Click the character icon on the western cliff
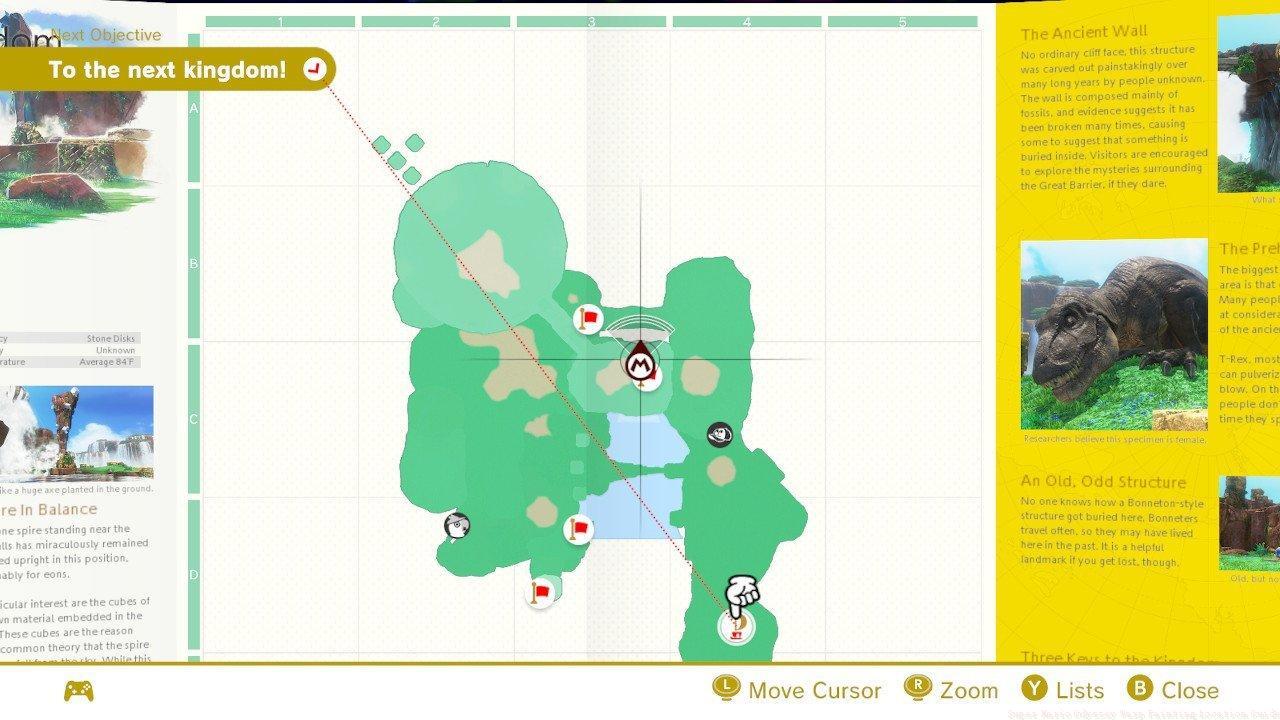 click(455, 524)
